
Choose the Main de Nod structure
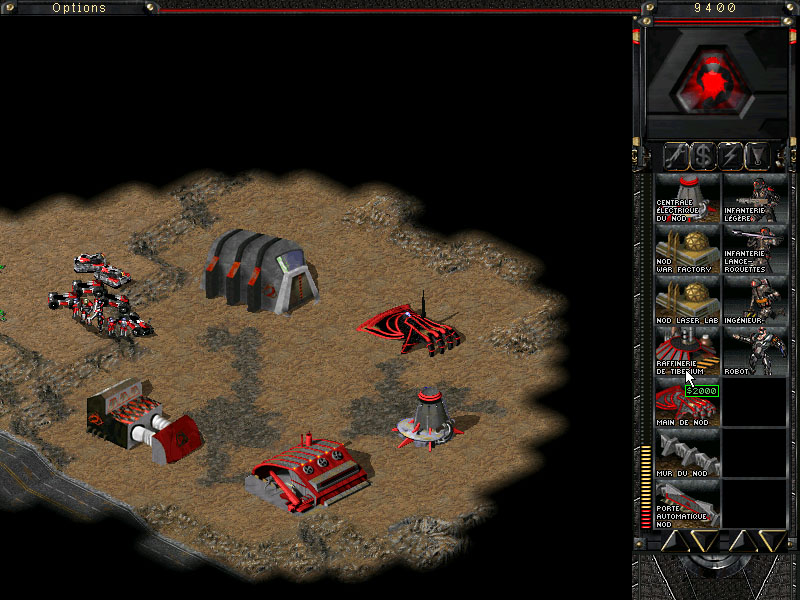687,403
